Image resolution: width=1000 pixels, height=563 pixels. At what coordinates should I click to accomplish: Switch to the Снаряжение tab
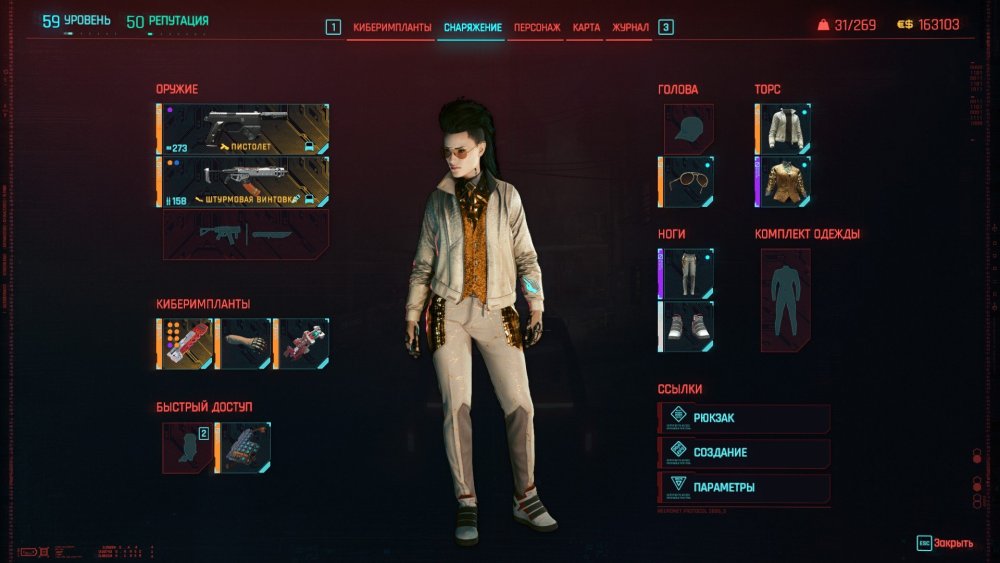472,27
